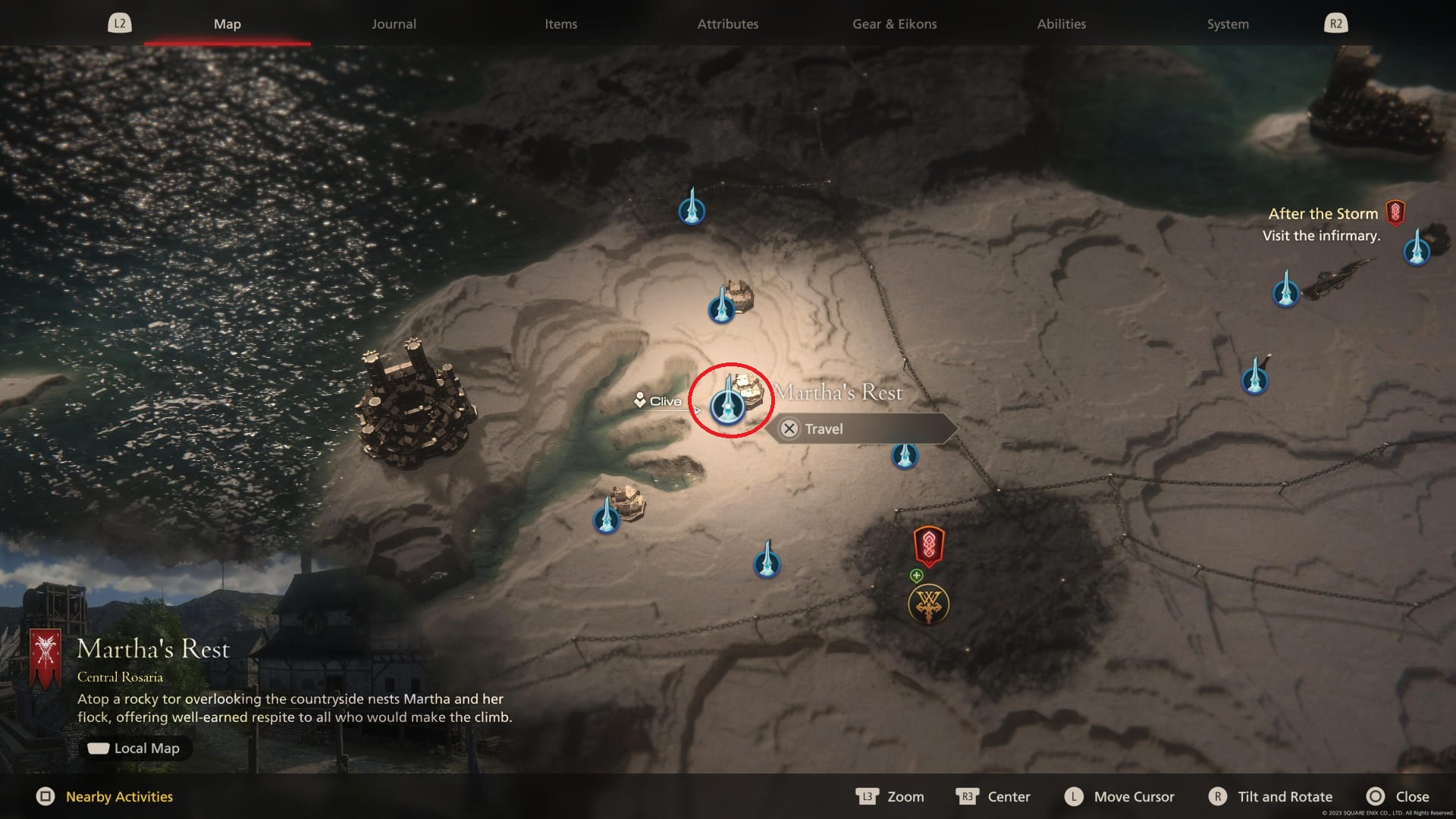
Task: Open the Local Map view
Action: 135,748
